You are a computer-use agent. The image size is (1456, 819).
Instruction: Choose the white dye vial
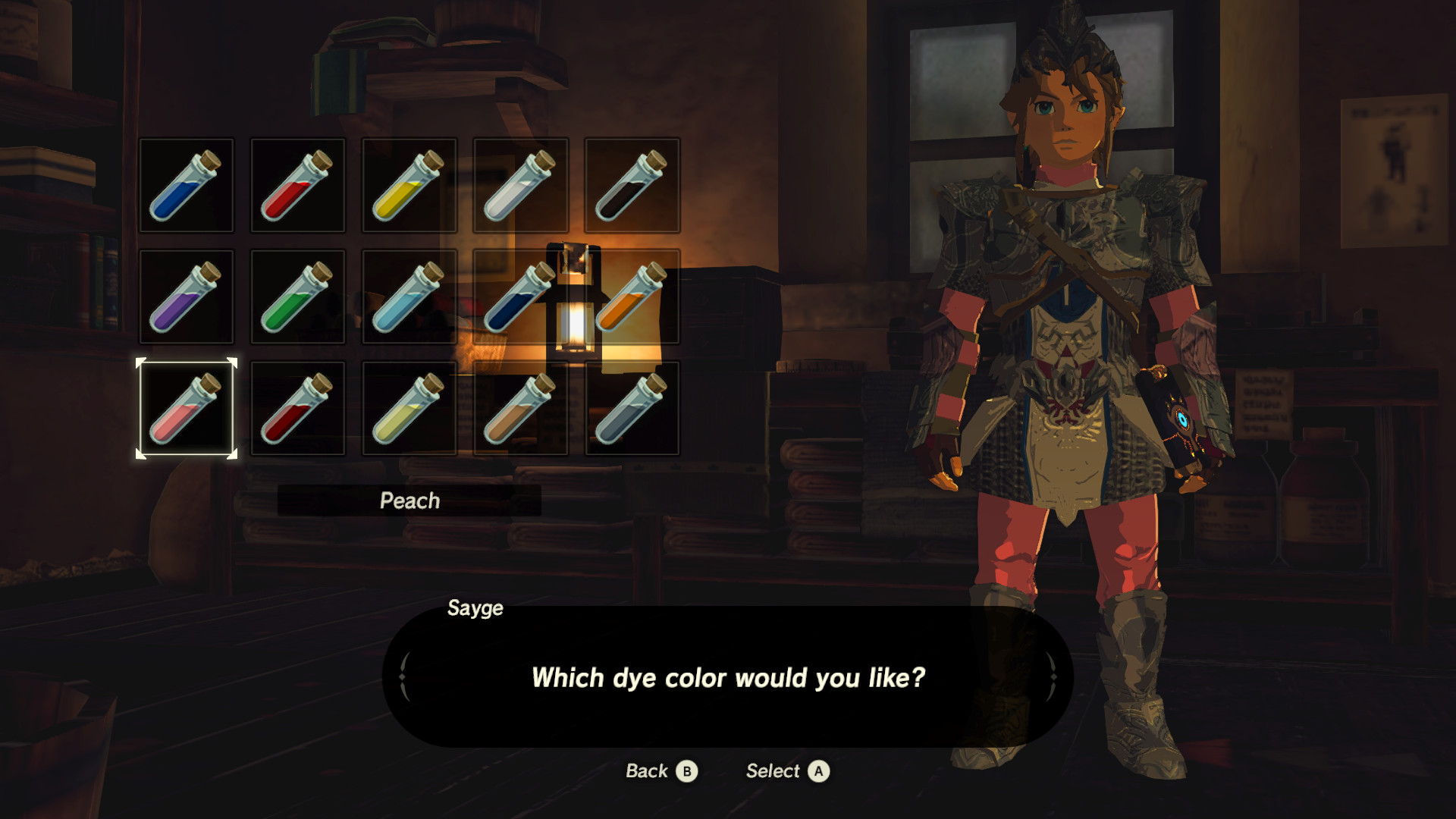coord(521,184)
